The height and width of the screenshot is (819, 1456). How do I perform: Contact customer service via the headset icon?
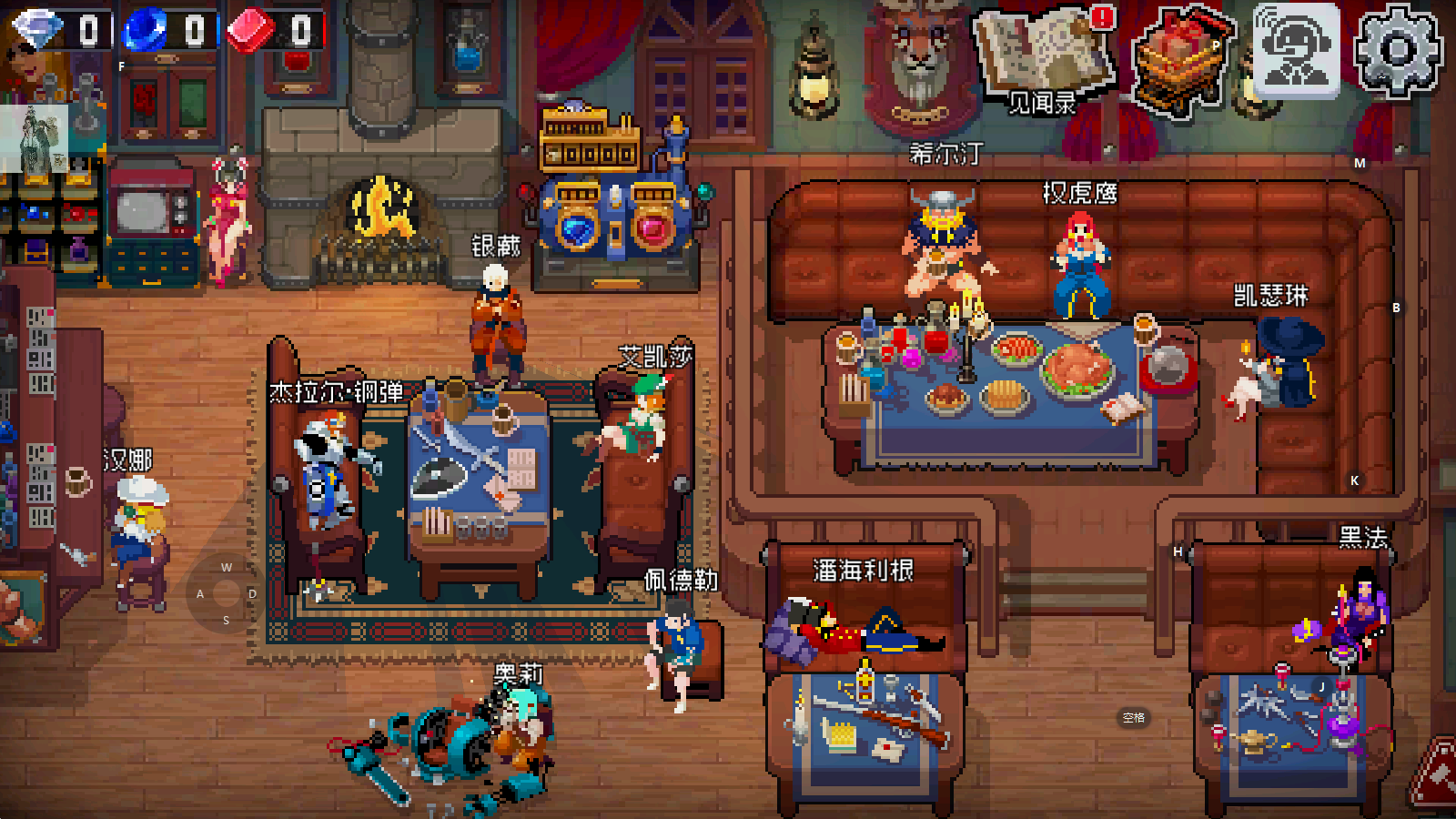coord(1296,51)
